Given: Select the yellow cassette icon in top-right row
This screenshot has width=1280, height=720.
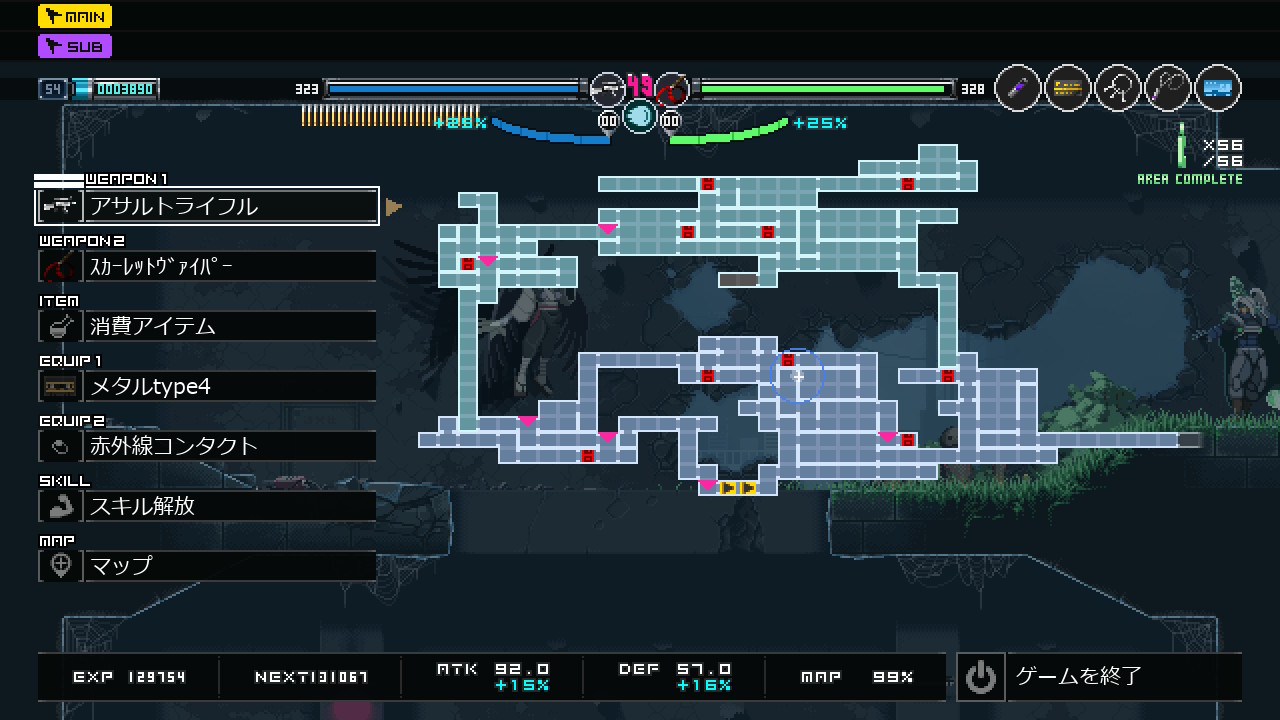Looking at the screenshot, I should [1068, 88].
